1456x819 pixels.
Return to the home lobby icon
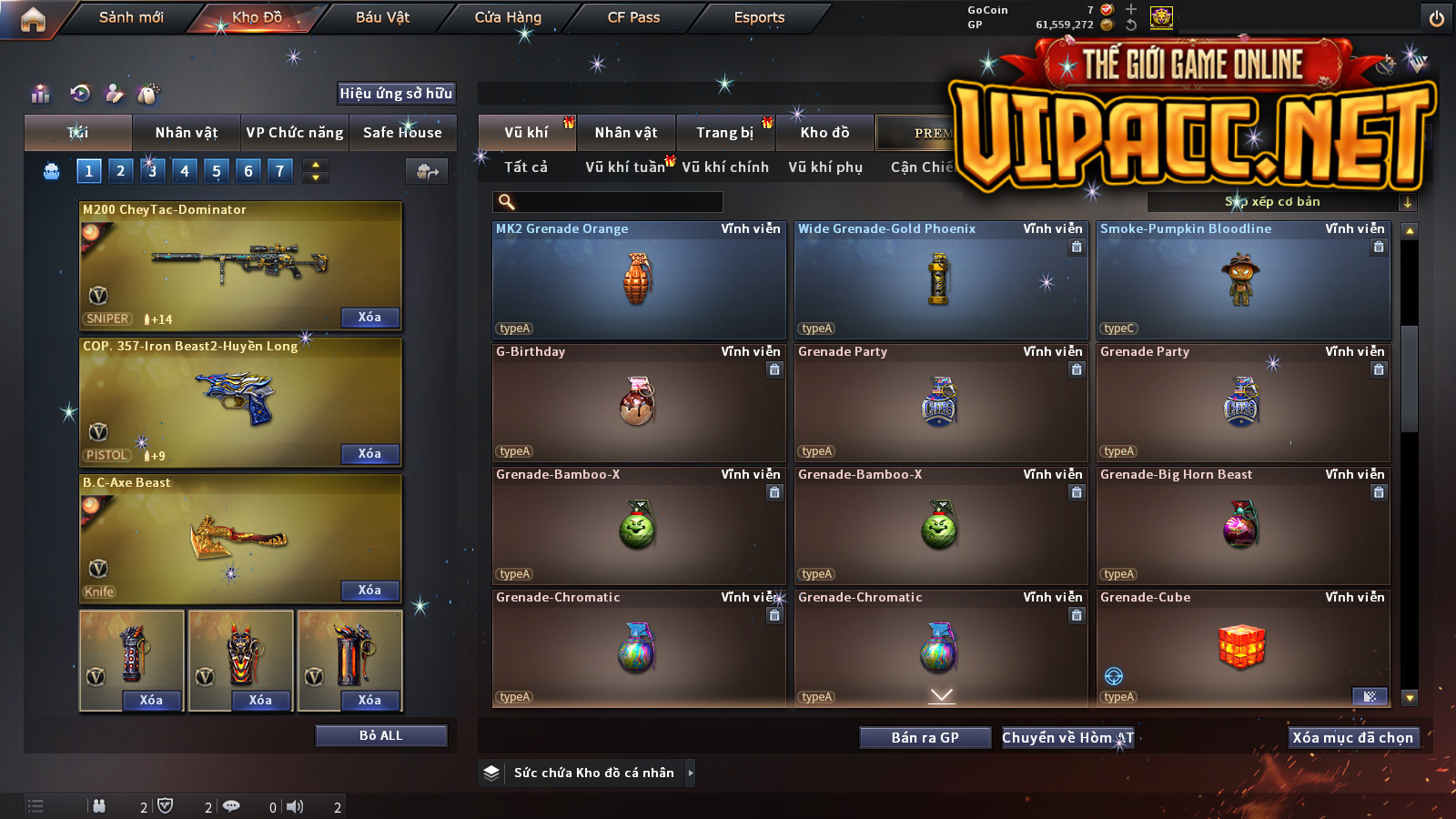point(33,19)
